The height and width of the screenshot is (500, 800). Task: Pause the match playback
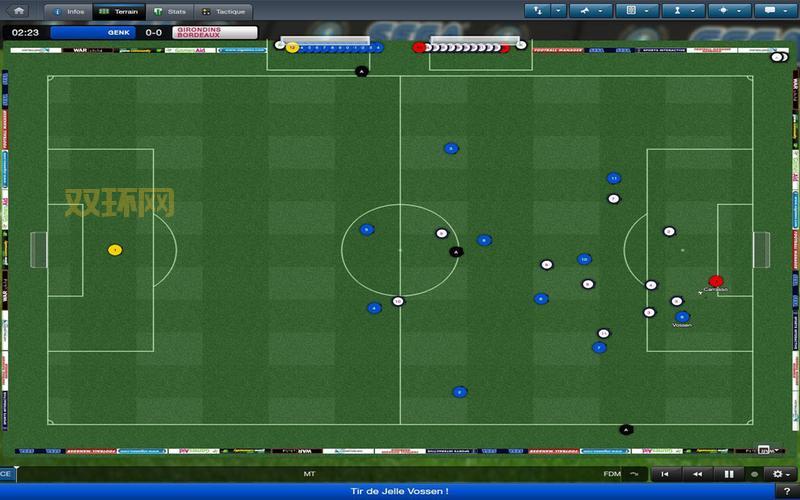pos(729,474)
